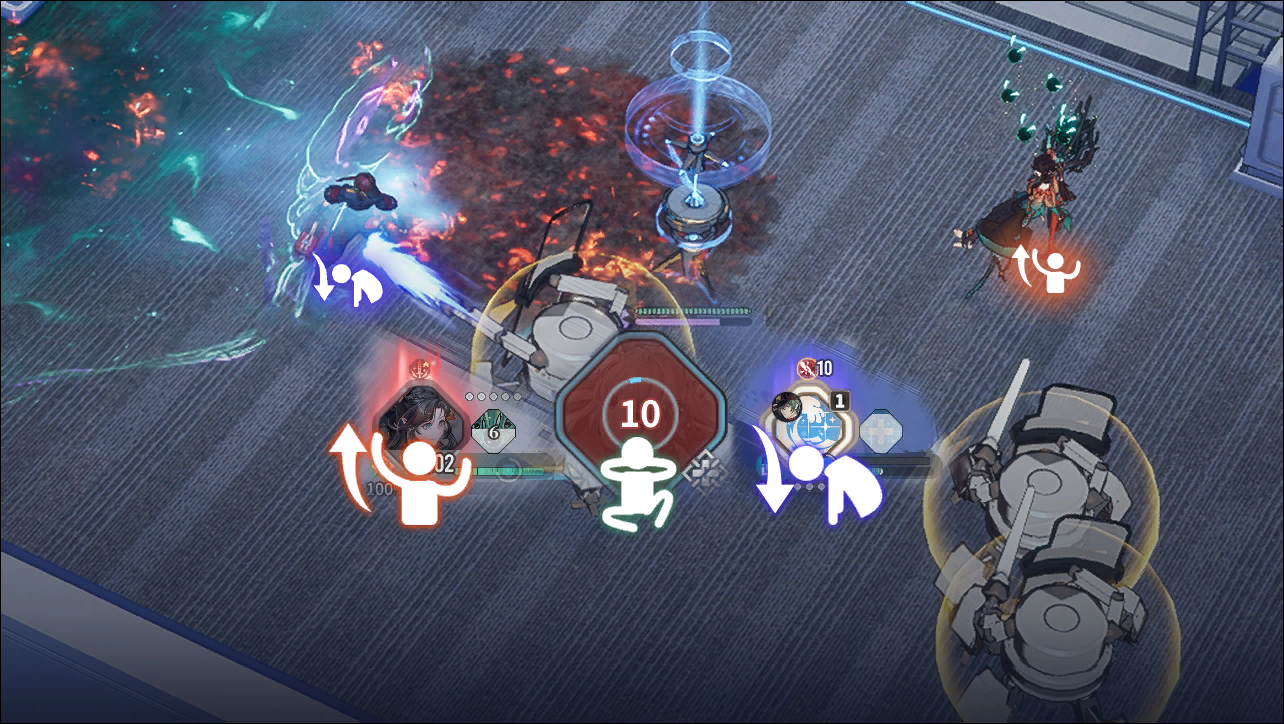Viewport: 1284px width, 724px height.
Task: Activate the teal skill showing 6
Action: point(493,432)
